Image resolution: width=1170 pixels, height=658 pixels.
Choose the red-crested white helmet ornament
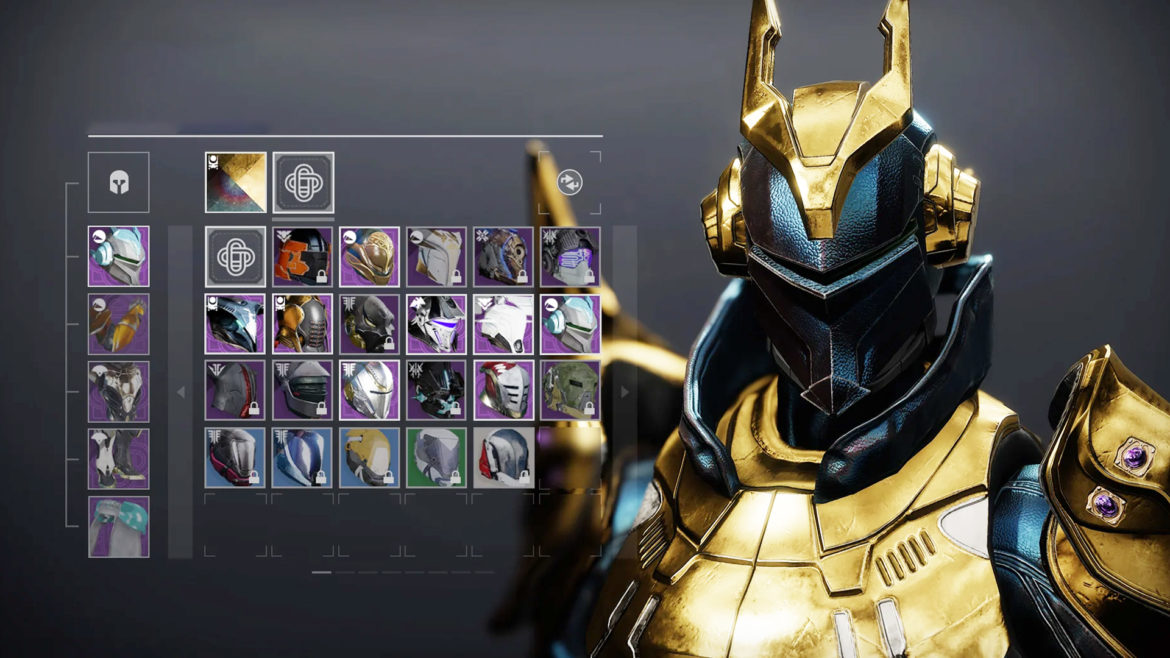(x=503, y=391)
